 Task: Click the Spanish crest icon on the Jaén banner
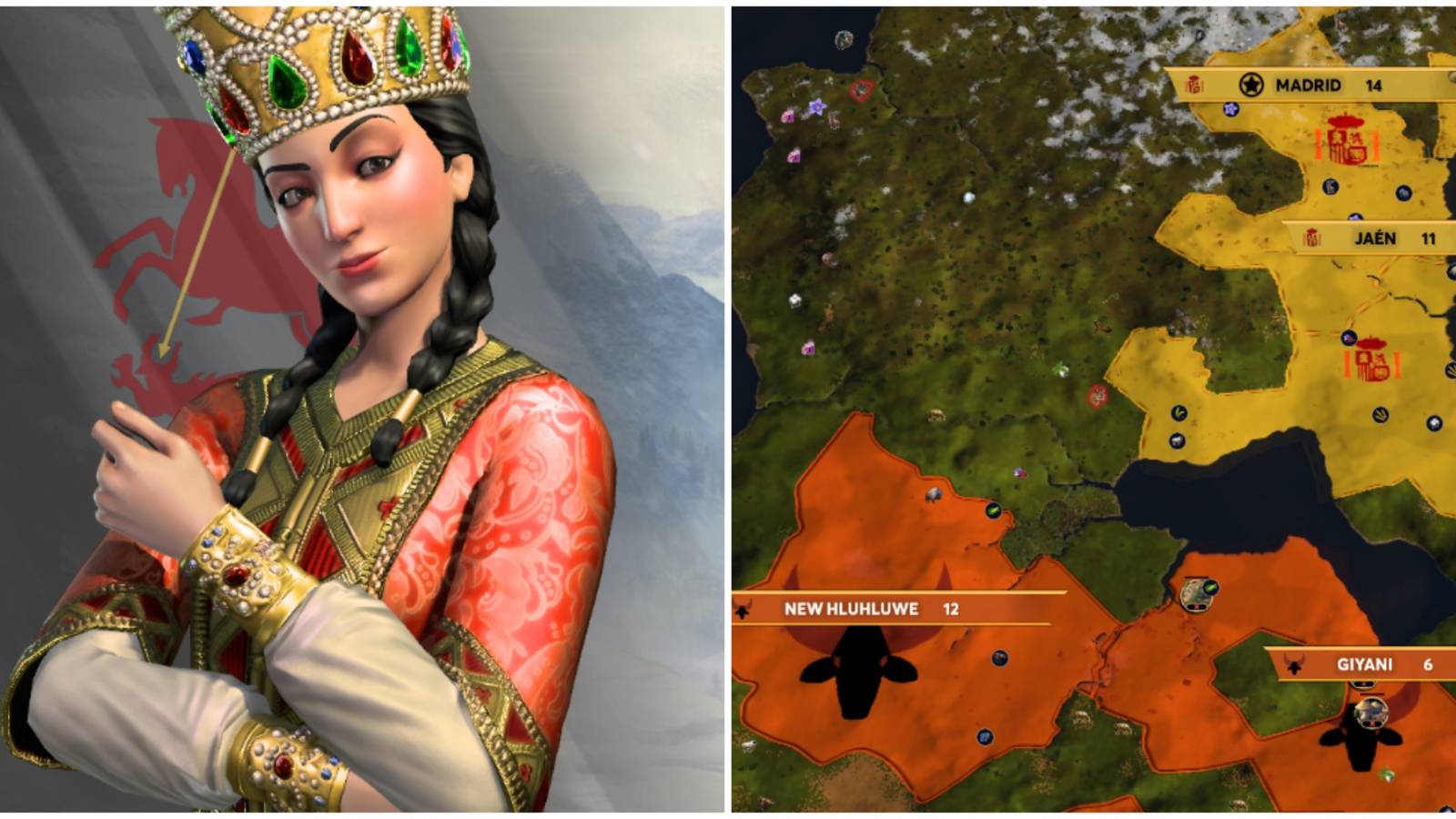pyautogui.click(x=1312, y=237)
